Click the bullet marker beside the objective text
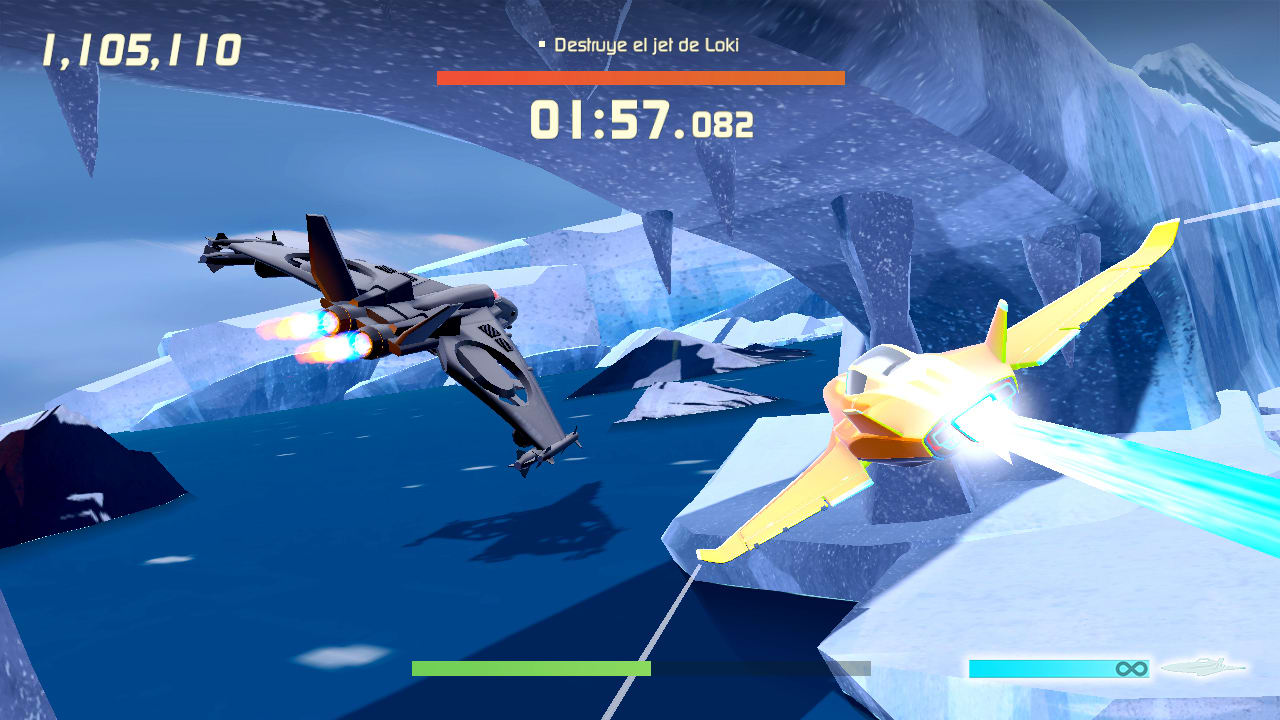Image resolution: width=1280 pixels, height=720 pixels. (541, 44)
